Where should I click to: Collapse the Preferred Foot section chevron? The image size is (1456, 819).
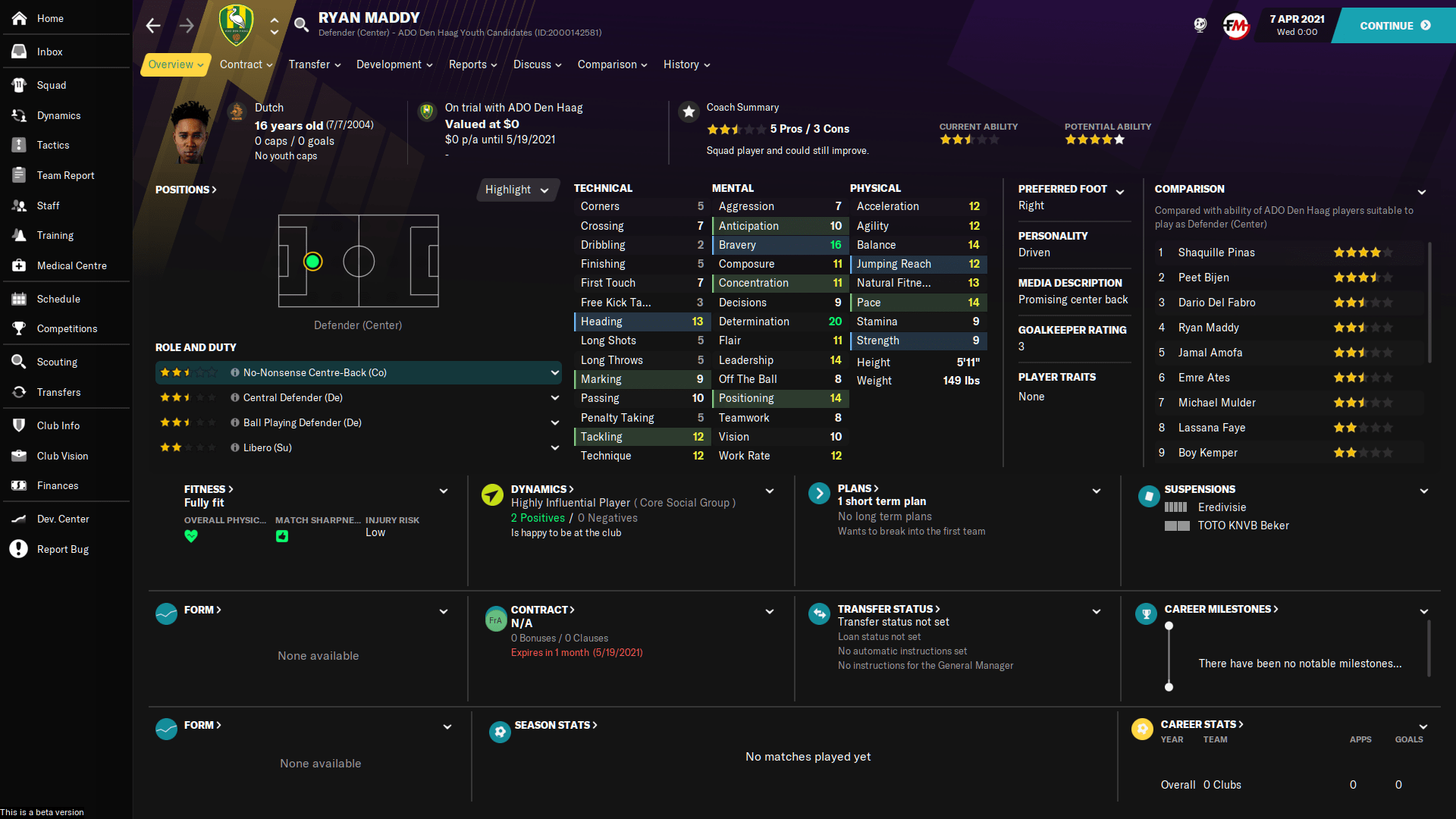pyautogui.click(x=1122, y=192)
